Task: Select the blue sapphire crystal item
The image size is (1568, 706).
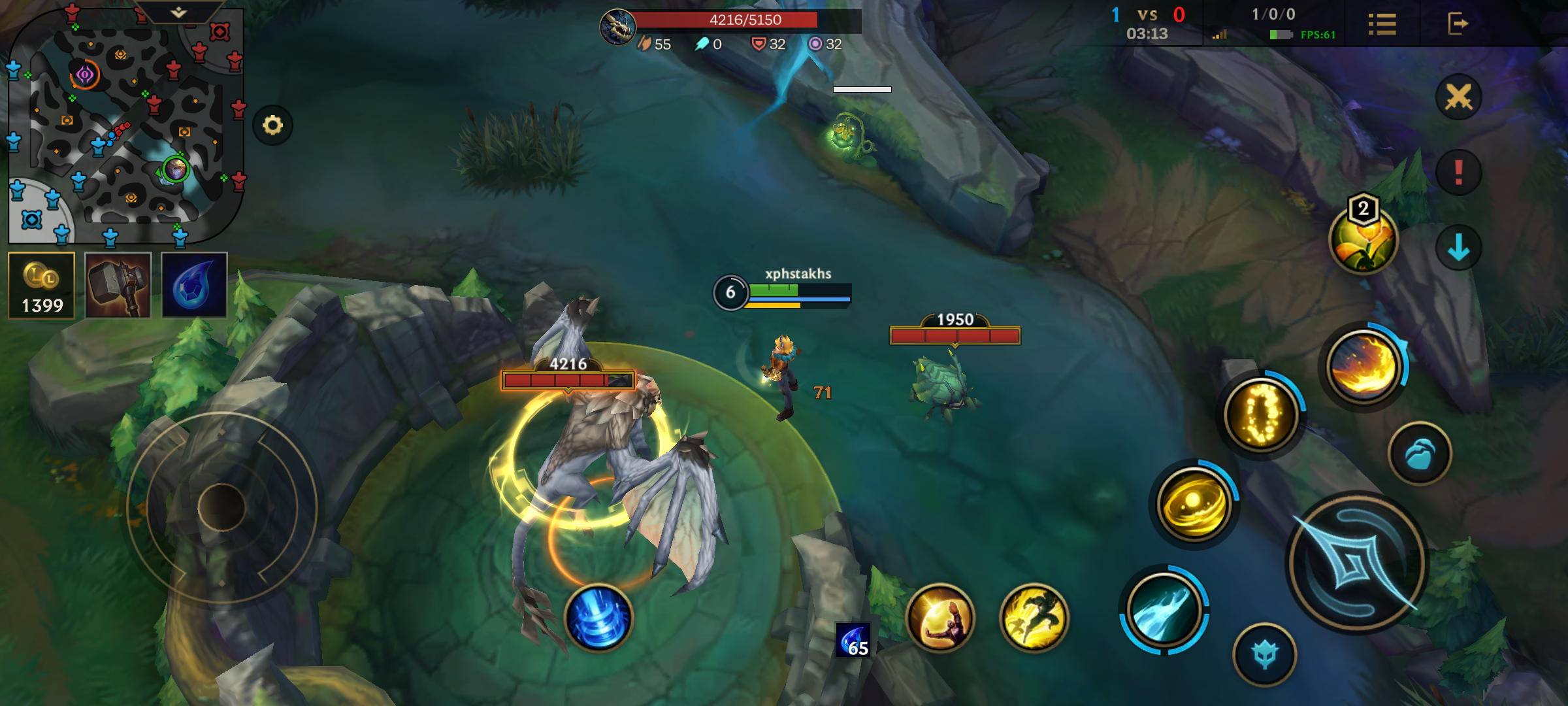Action: (x=194, y=286)
